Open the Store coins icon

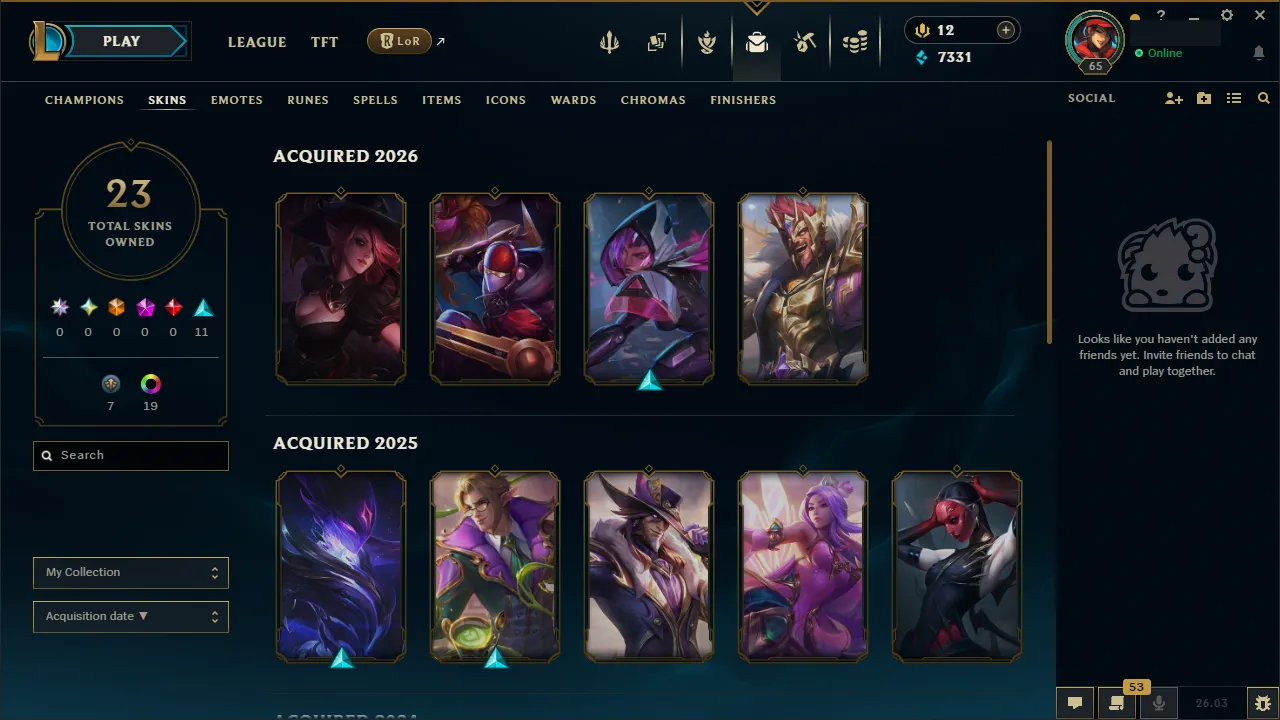click(x=855, y=42)
